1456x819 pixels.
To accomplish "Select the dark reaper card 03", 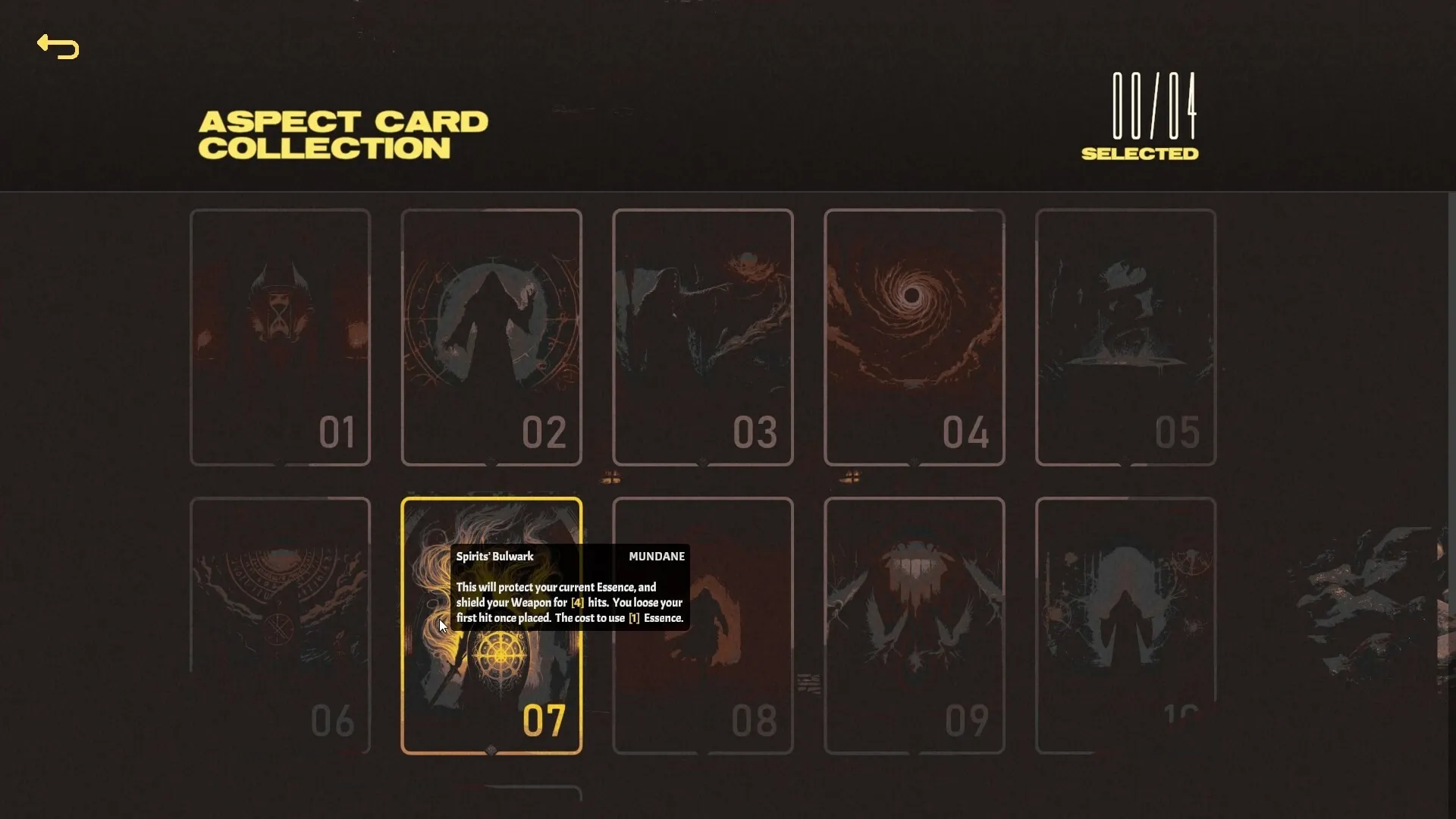I will [702, 337].
